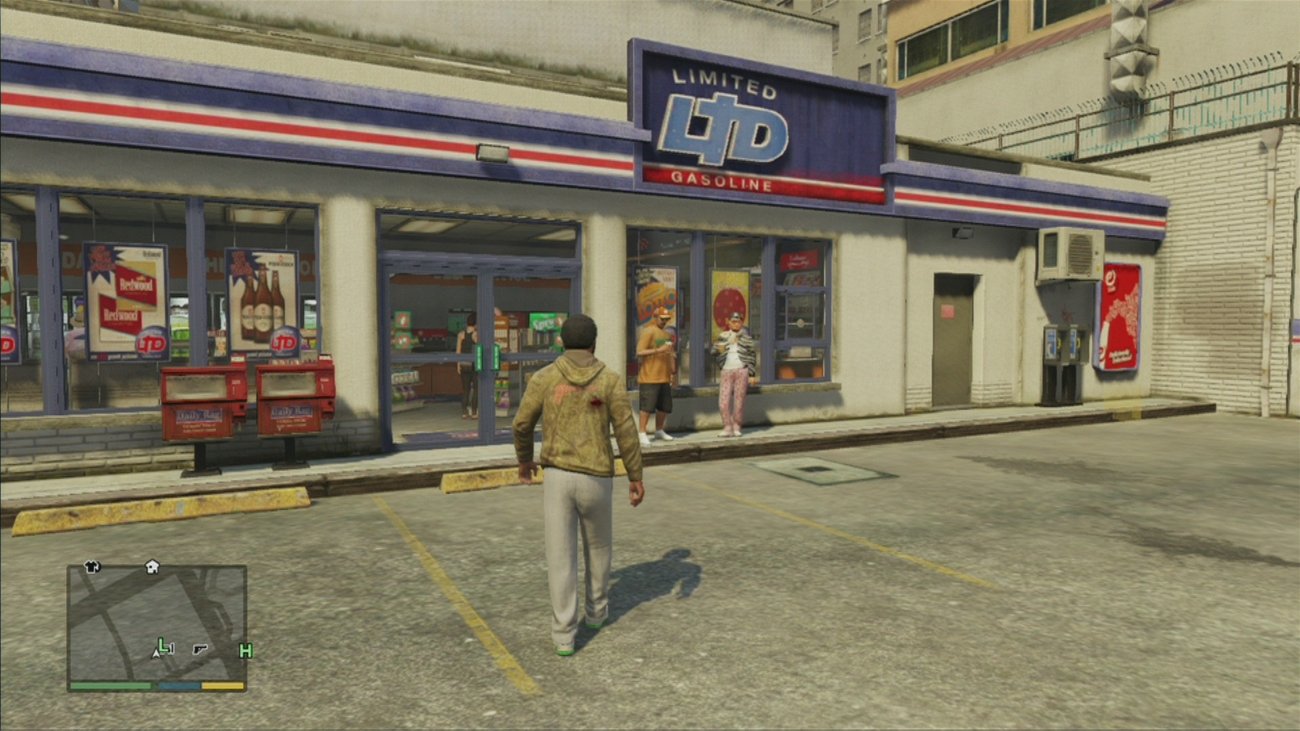This screenshot has width=1300, height=731.
Task: Select the gun shop pistol icon on minimap
Action: click(x=199, y=649)
